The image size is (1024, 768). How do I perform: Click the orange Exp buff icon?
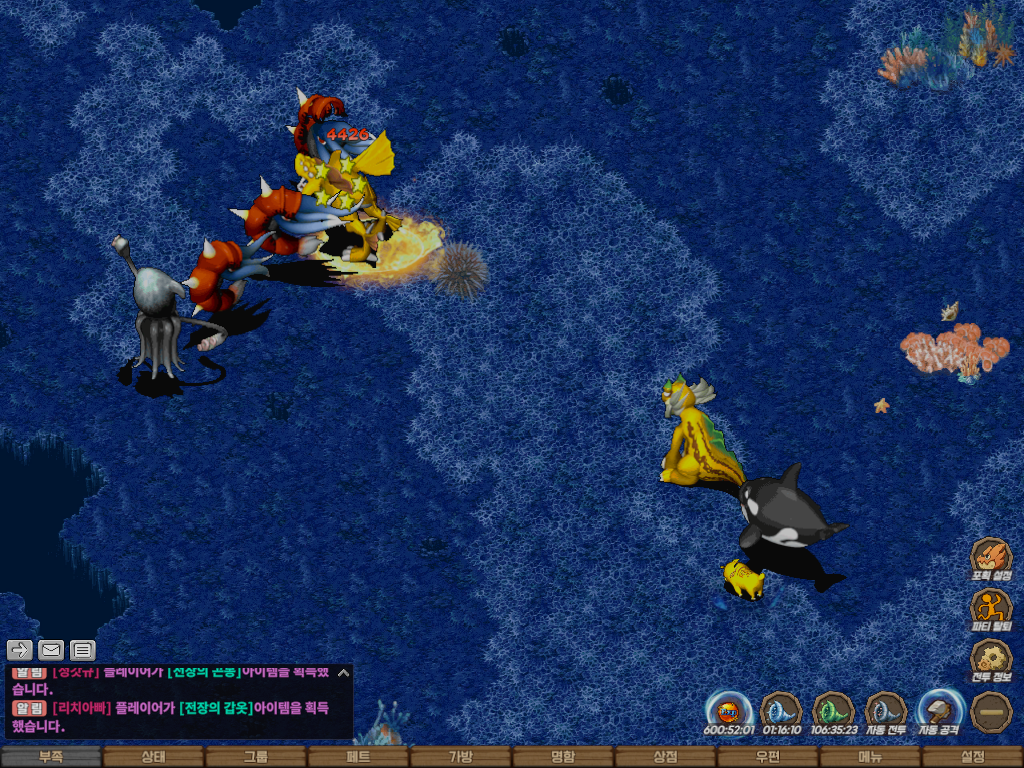coord(729,711)
